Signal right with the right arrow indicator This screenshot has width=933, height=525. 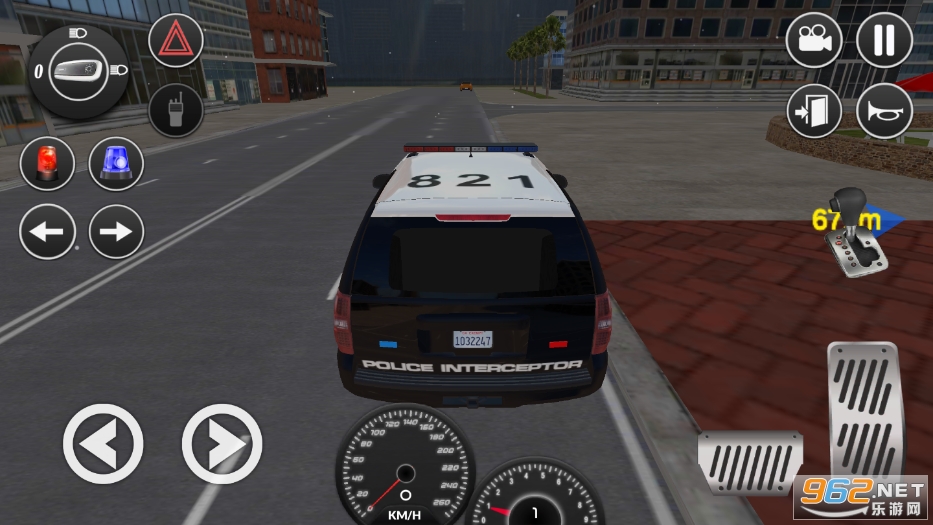116,232
